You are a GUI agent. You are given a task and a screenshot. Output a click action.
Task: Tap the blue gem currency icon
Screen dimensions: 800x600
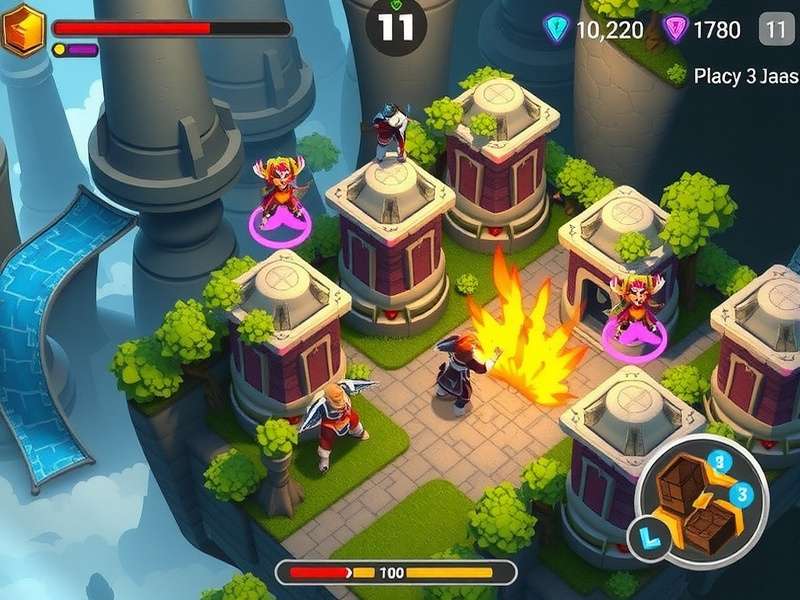pyautogui.click(x=556, y=29)
